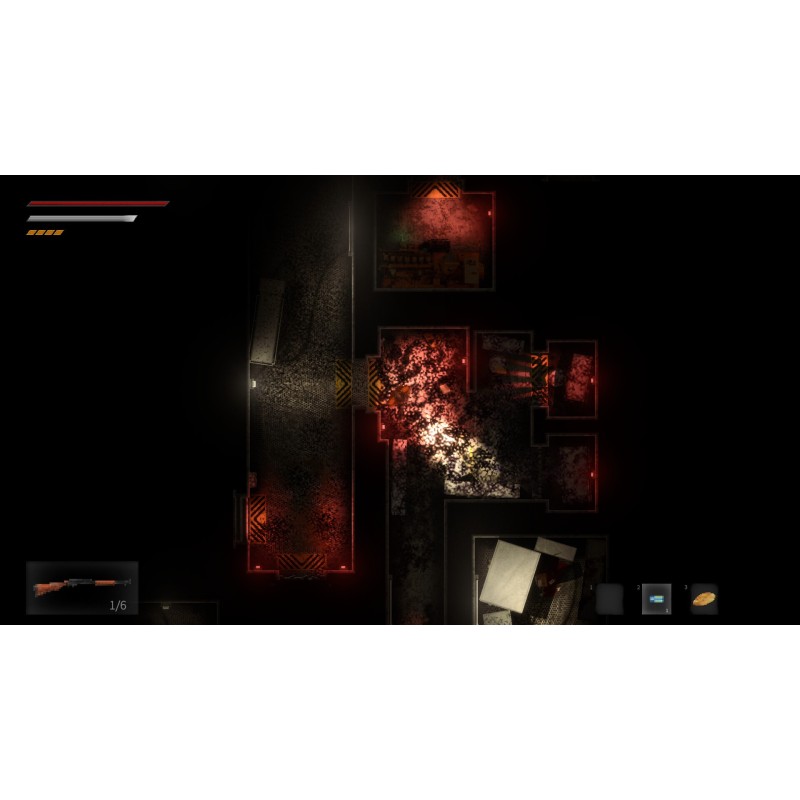Use the bread item in quick slot 3
Viewport: 800px width, 800px height.
coord(704,599)
